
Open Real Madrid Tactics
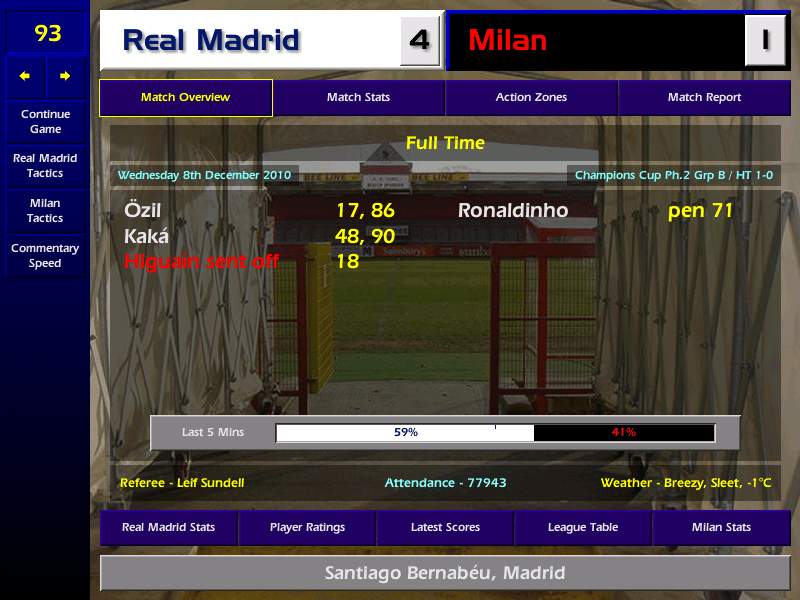pos(45,166)
